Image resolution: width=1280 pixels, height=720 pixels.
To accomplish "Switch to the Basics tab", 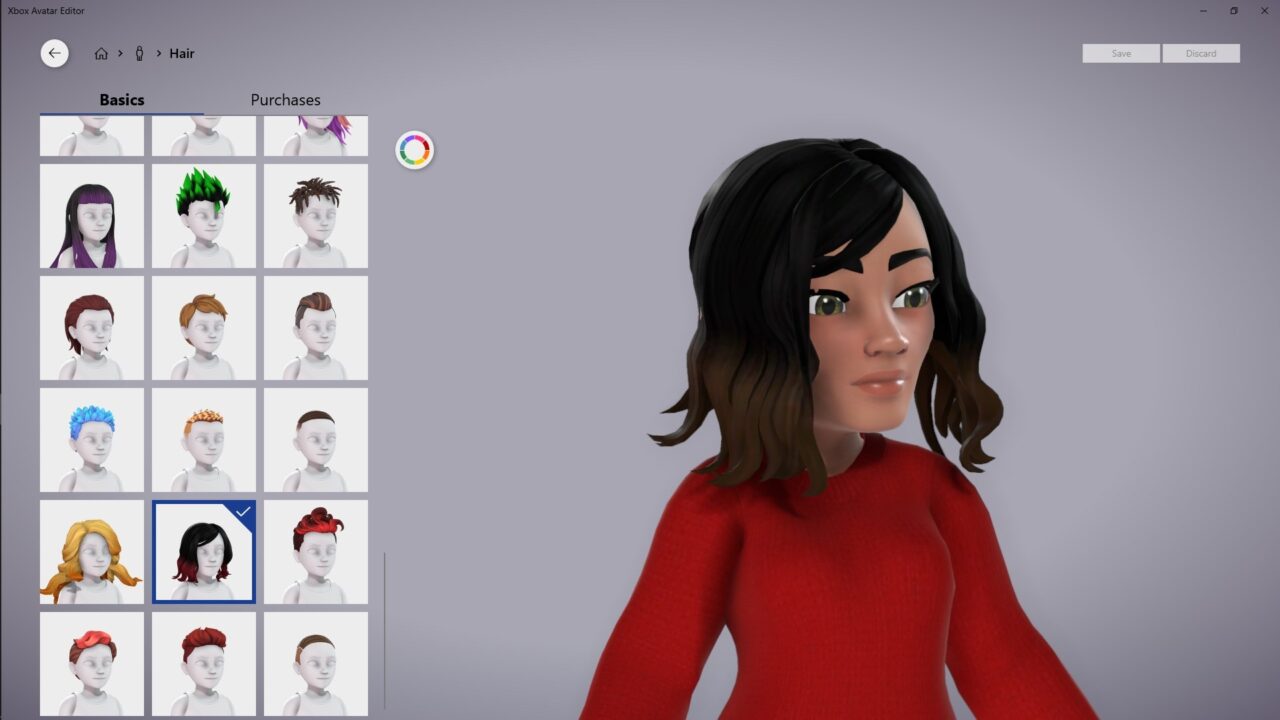I will click(x=122, y=100).
